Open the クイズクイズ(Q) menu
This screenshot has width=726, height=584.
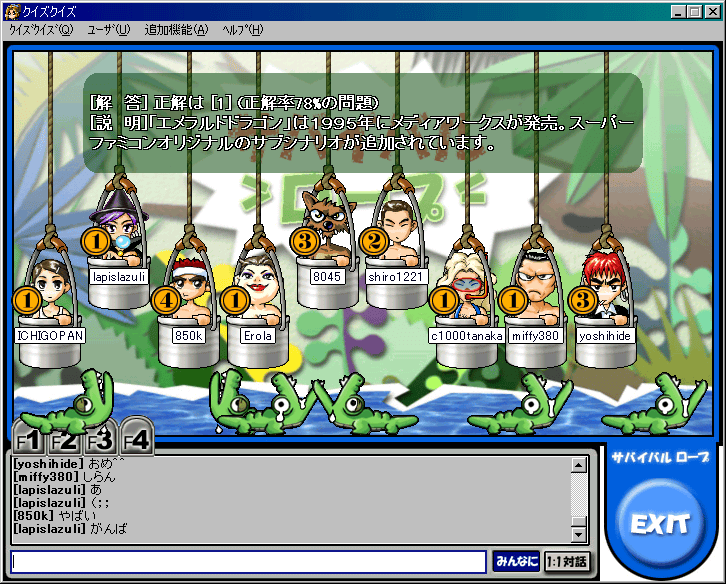pyautogui.click(x=41, y=29)
